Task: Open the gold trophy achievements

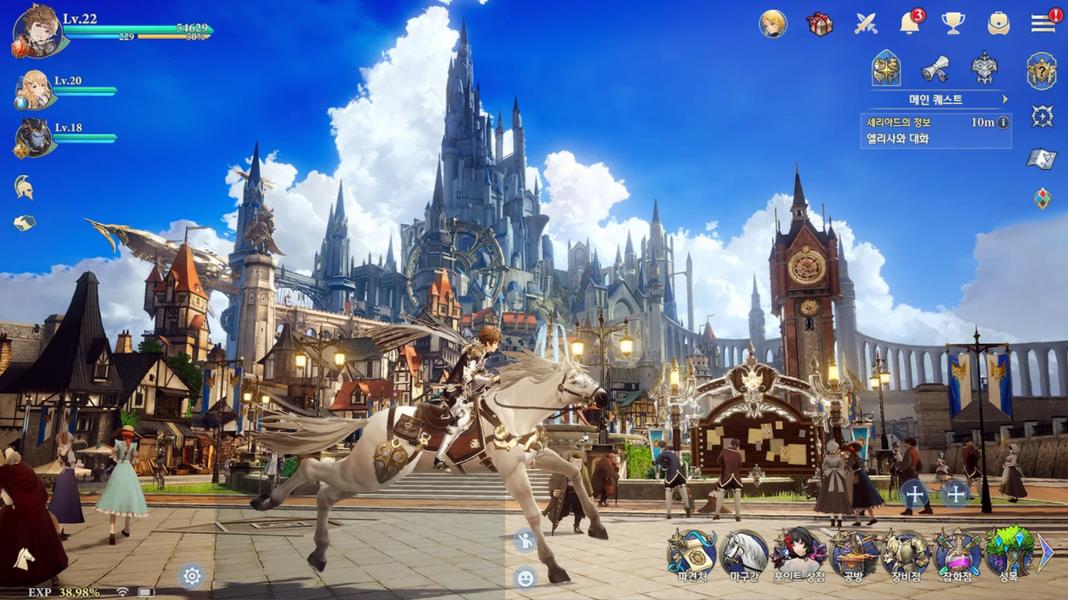Action: click(953, 23)
